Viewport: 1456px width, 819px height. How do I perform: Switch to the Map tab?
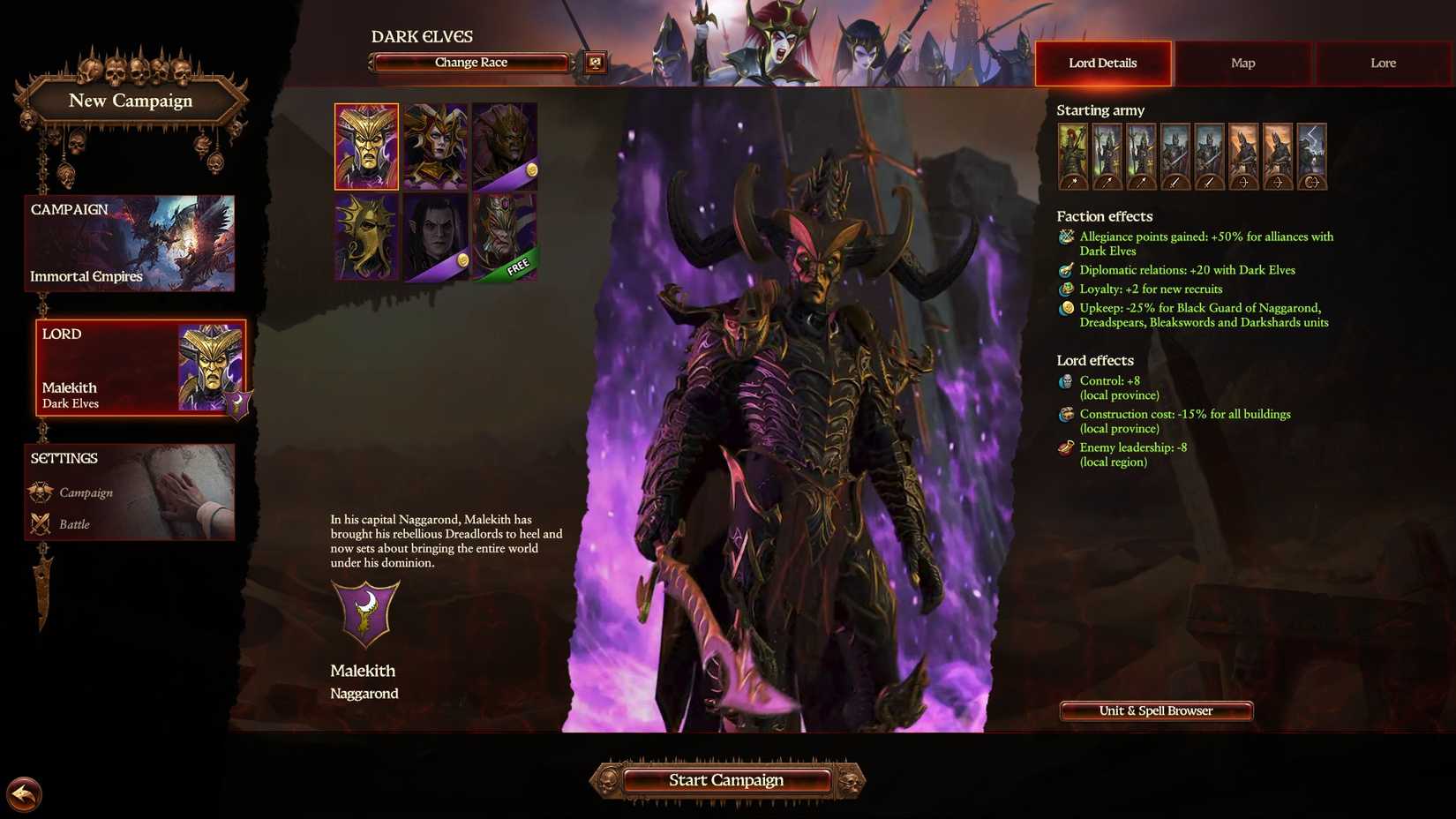1242,63
